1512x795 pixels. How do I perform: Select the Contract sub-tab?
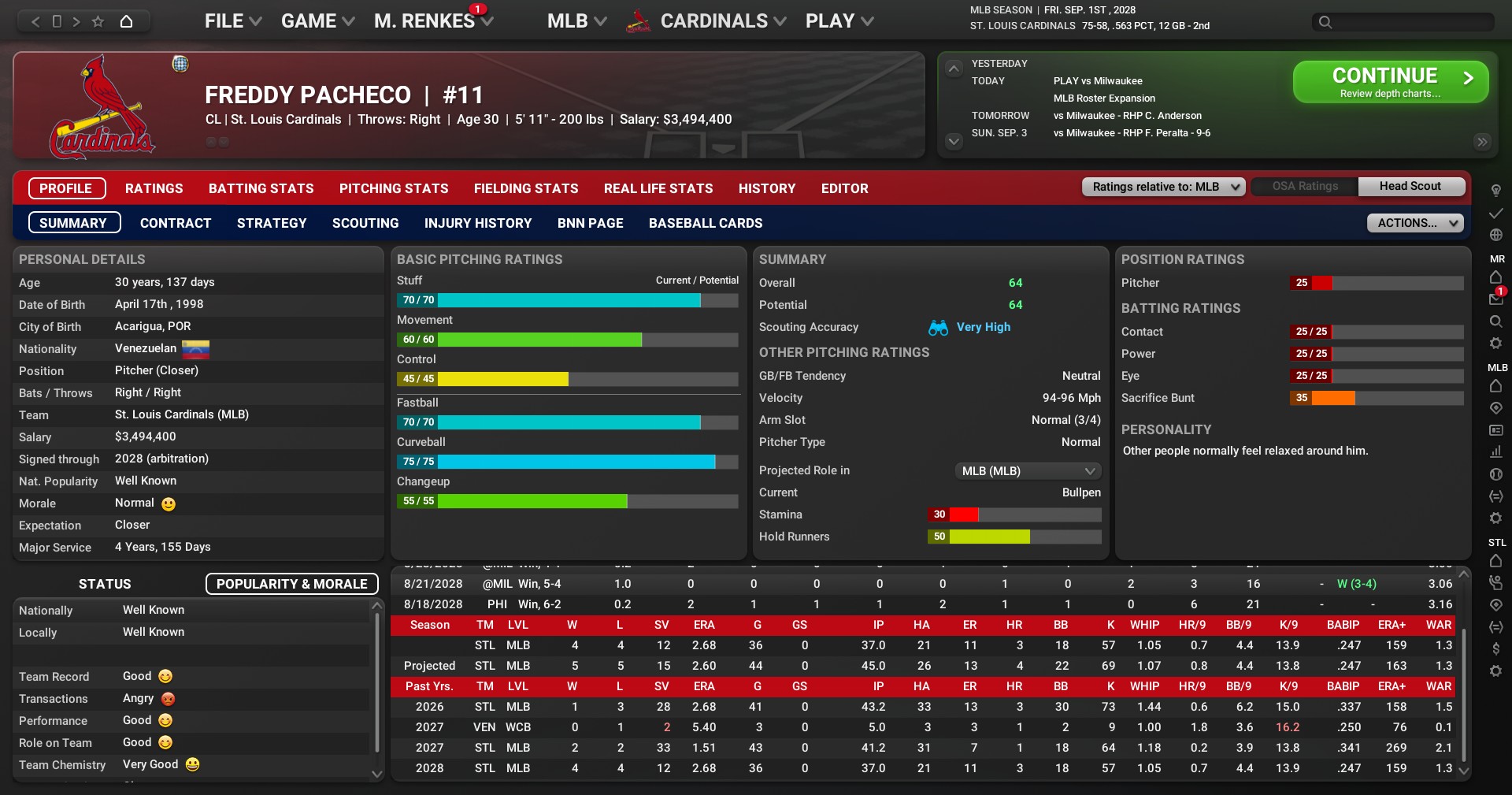point(176,223)
